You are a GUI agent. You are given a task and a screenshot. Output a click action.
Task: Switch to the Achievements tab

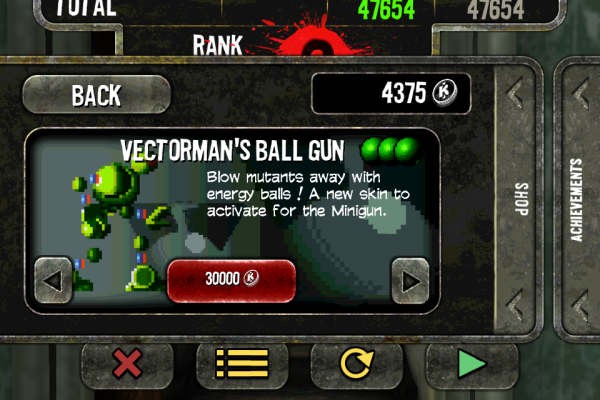[x=577, y=198]
